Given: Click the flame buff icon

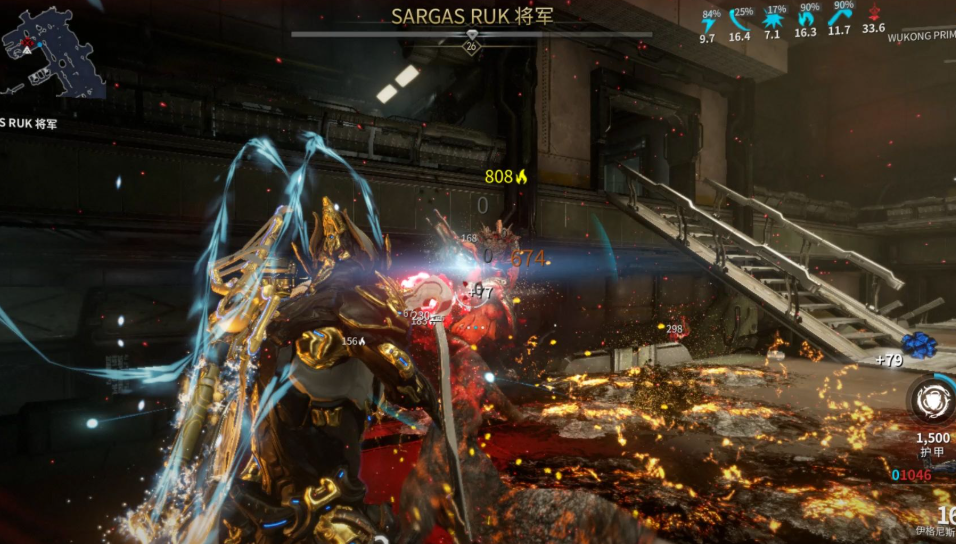Looking at the screenshot, I should click(x=806, y=18).
